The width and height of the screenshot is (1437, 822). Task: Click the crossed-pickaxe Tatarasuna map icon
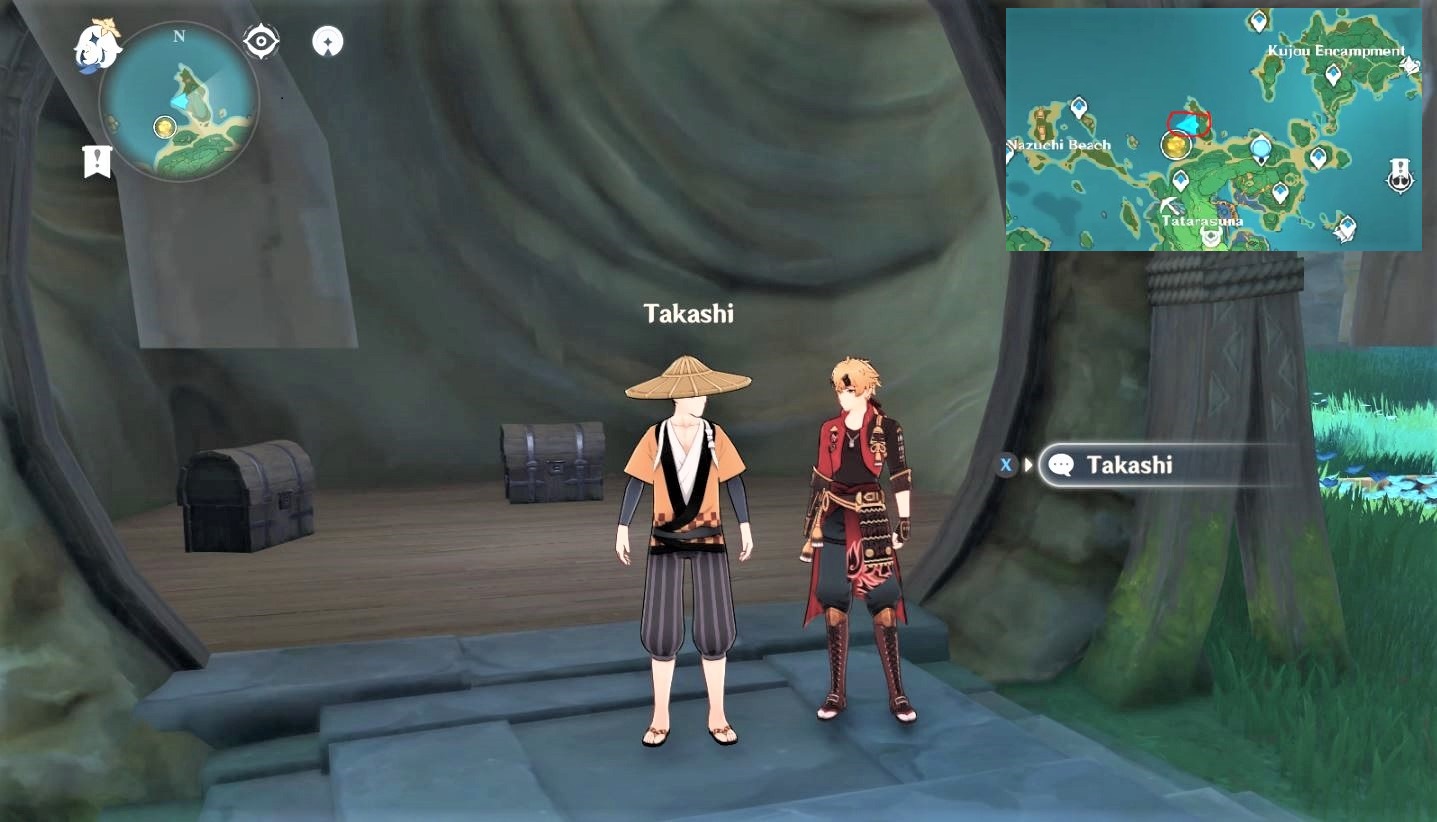(1170, 207)
